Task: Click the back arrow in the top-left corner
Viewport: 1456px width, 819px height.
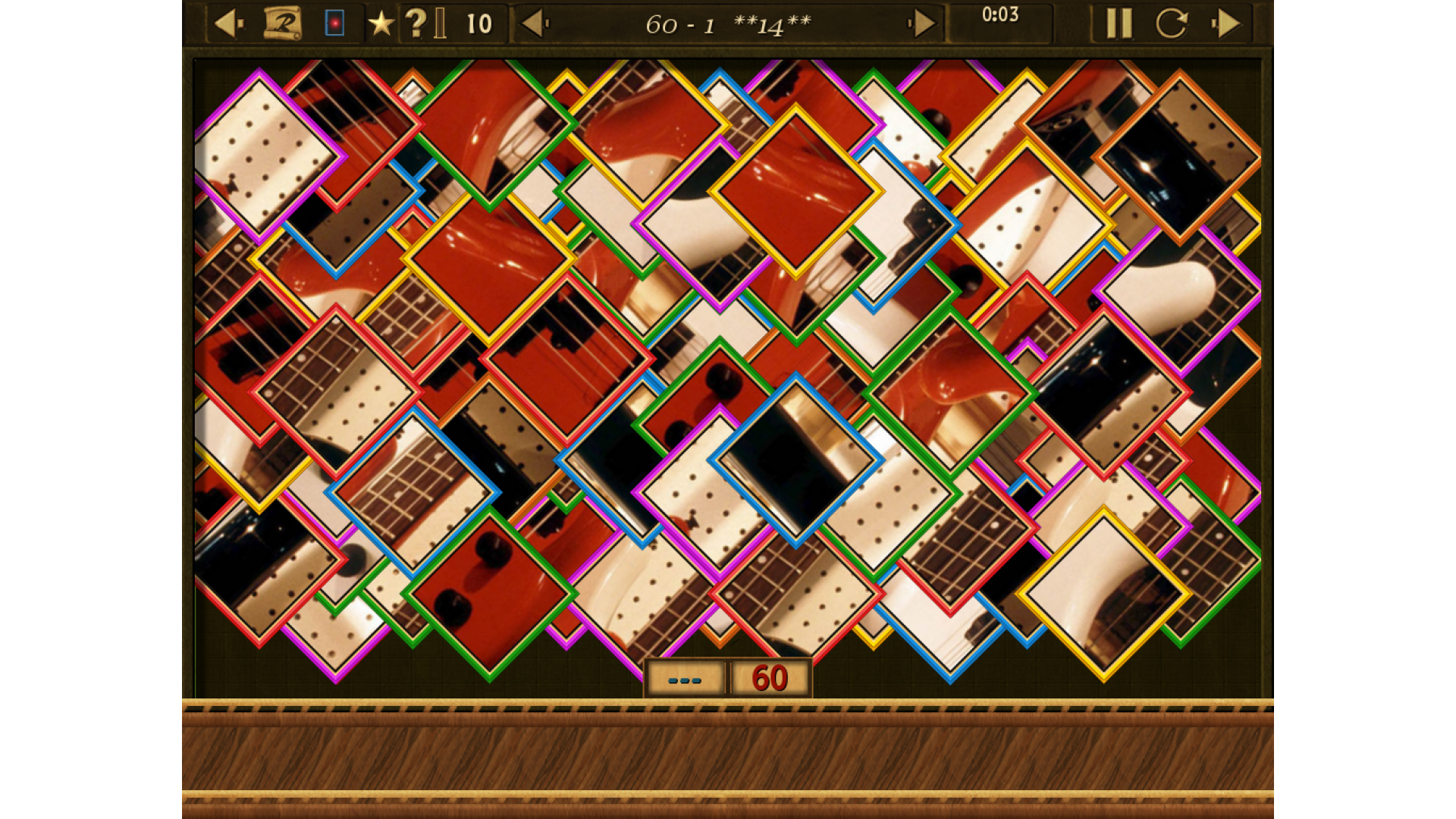Action: (227, 24)
